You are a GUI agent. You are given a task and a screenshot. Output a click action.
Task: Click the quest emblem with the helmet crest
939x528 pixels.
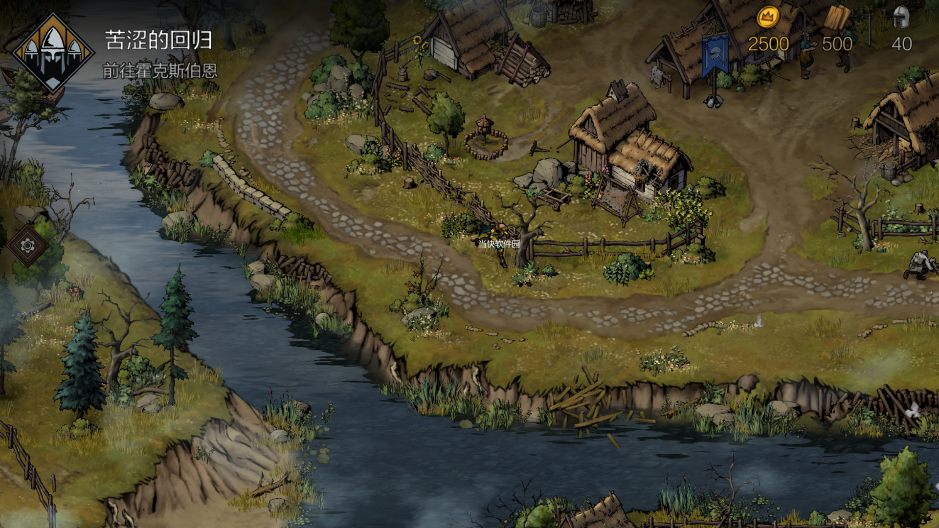(49, 52)
